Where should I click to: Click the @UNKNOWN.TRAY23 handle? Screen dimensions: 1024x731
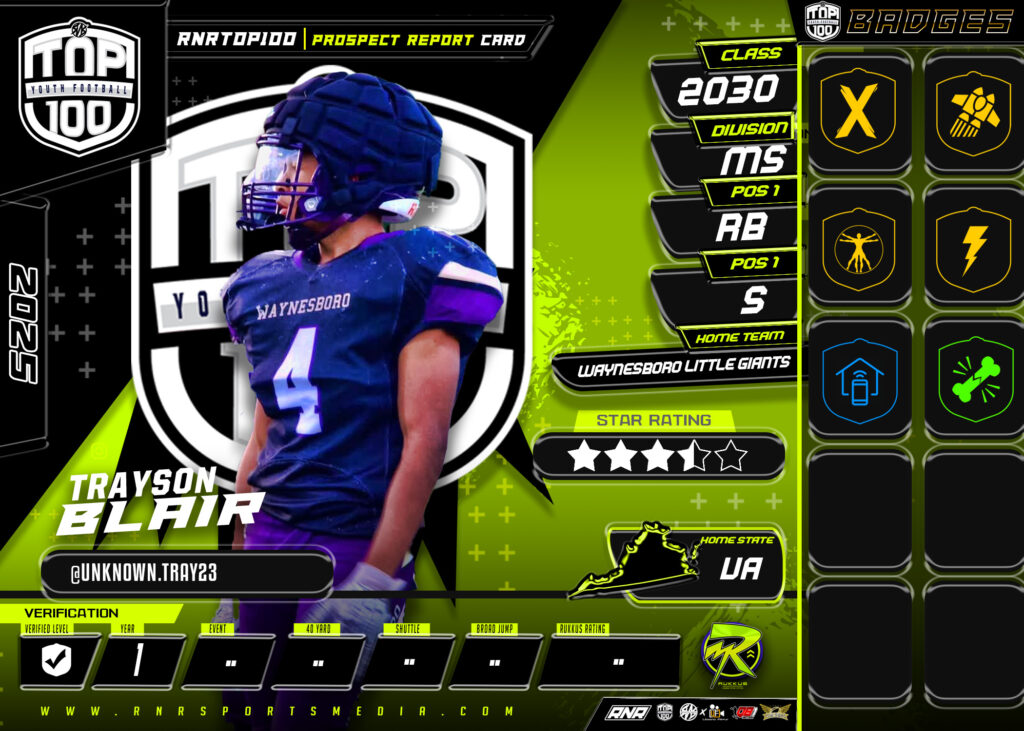(x=186, y=574)
